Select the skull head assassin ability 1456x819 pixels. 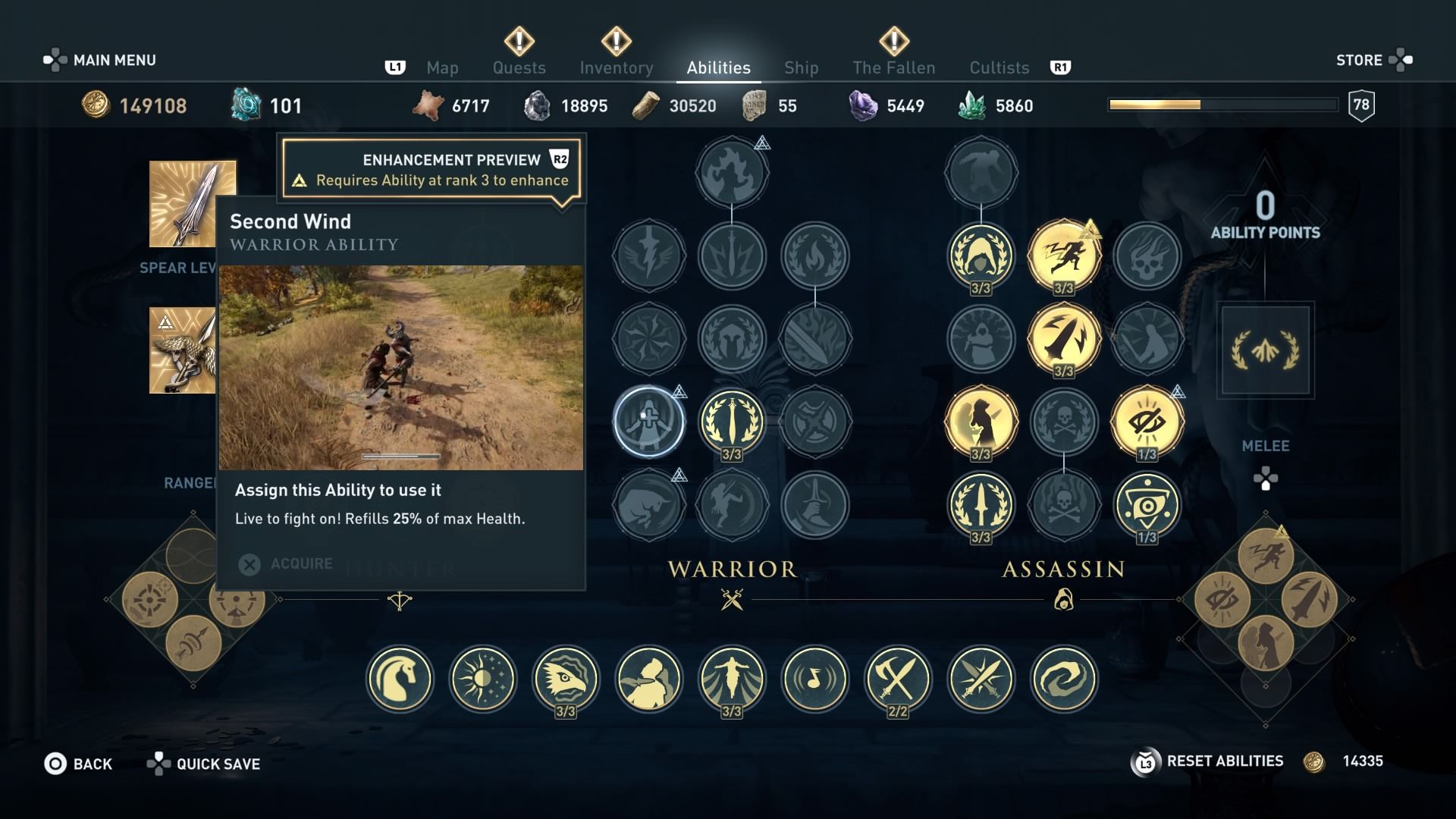pos(1147,256)
